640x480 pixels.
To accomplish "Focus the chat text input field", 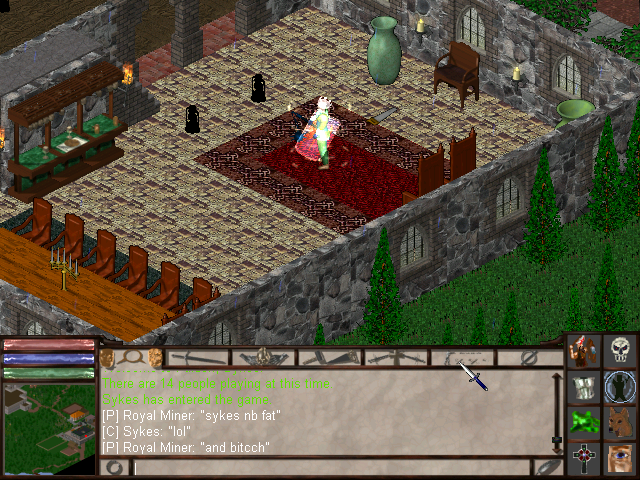I will 330,467.
